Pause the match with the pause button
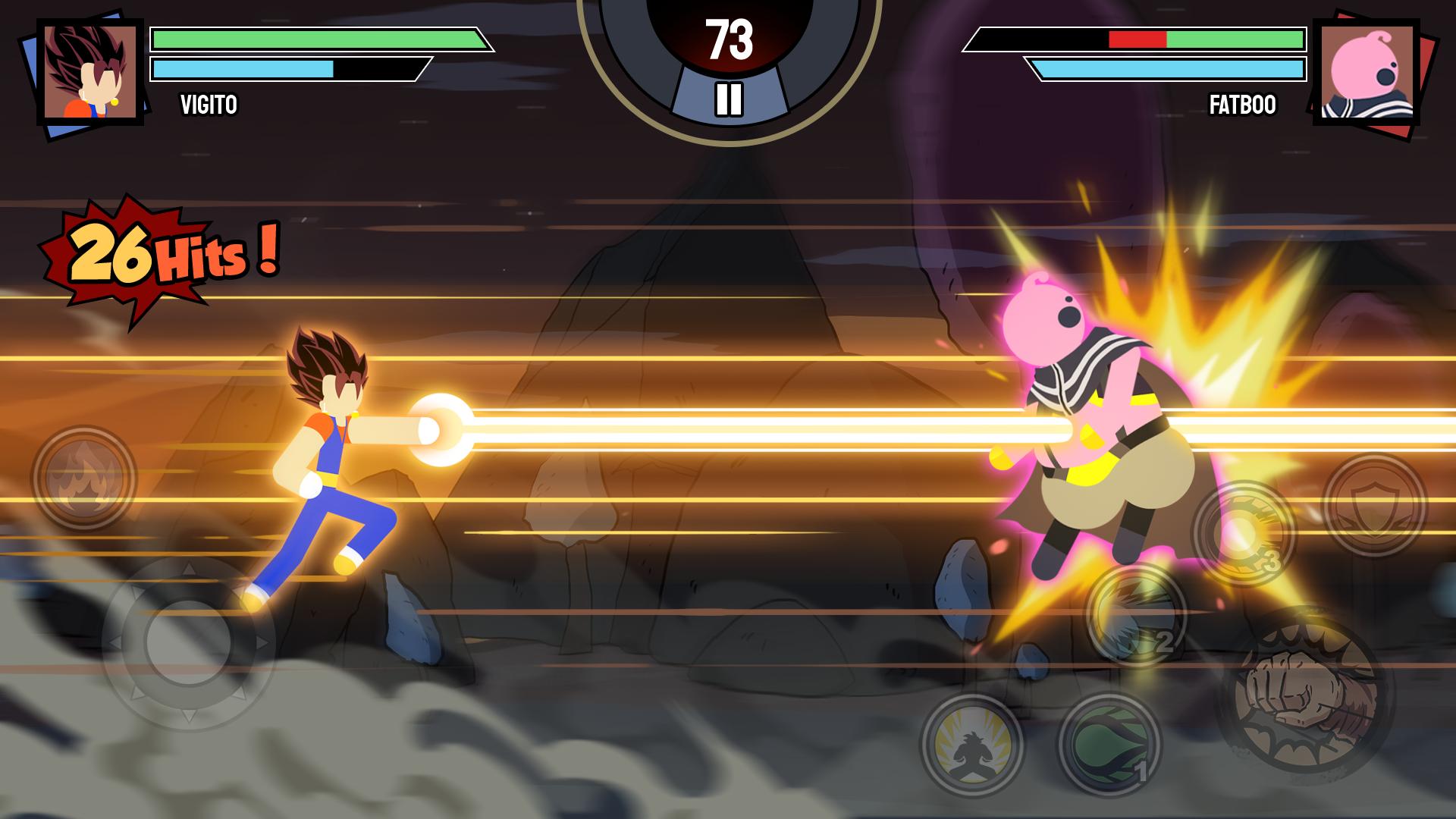This screenshot has width=1456, height=819. [728, 97]
